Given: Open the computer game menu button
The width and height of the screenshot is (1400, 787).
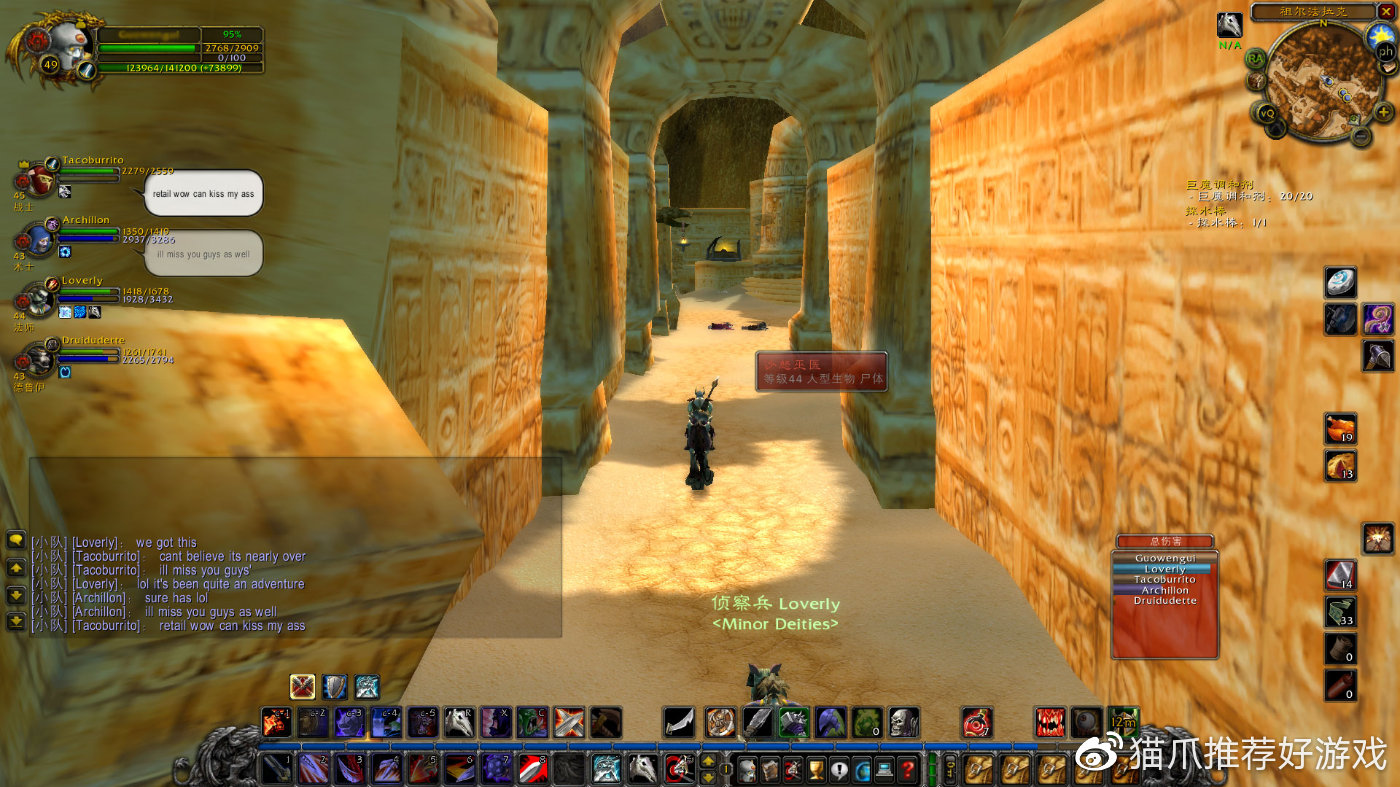Looking at the screenshot, I should [884, 769].
